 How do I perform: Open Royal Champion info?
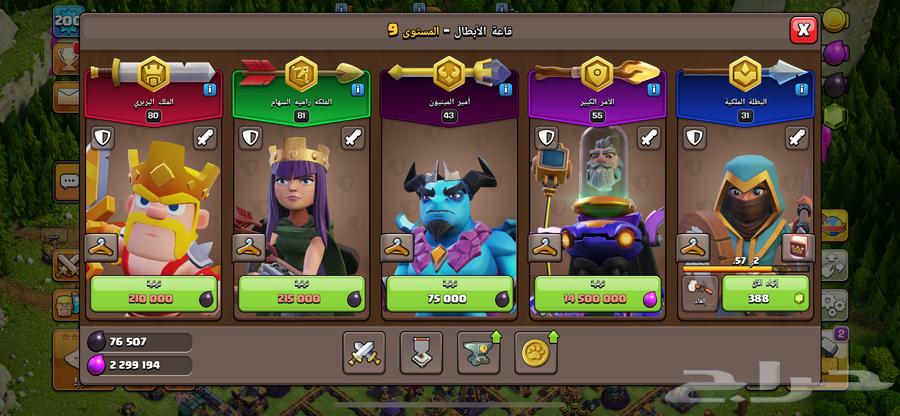click(x=801, y=89)
